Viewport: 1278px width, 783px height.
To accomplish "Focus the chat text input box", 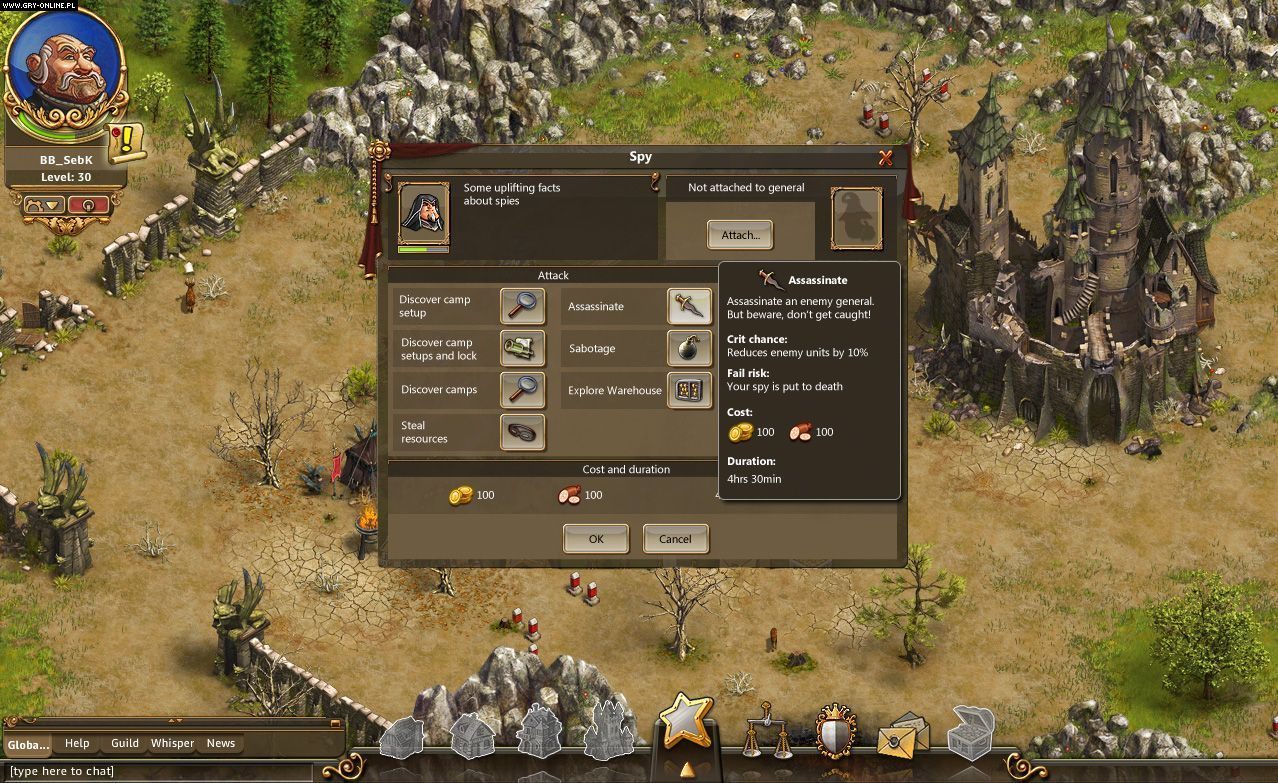I will pyautogui.click(x=160, y=771).
